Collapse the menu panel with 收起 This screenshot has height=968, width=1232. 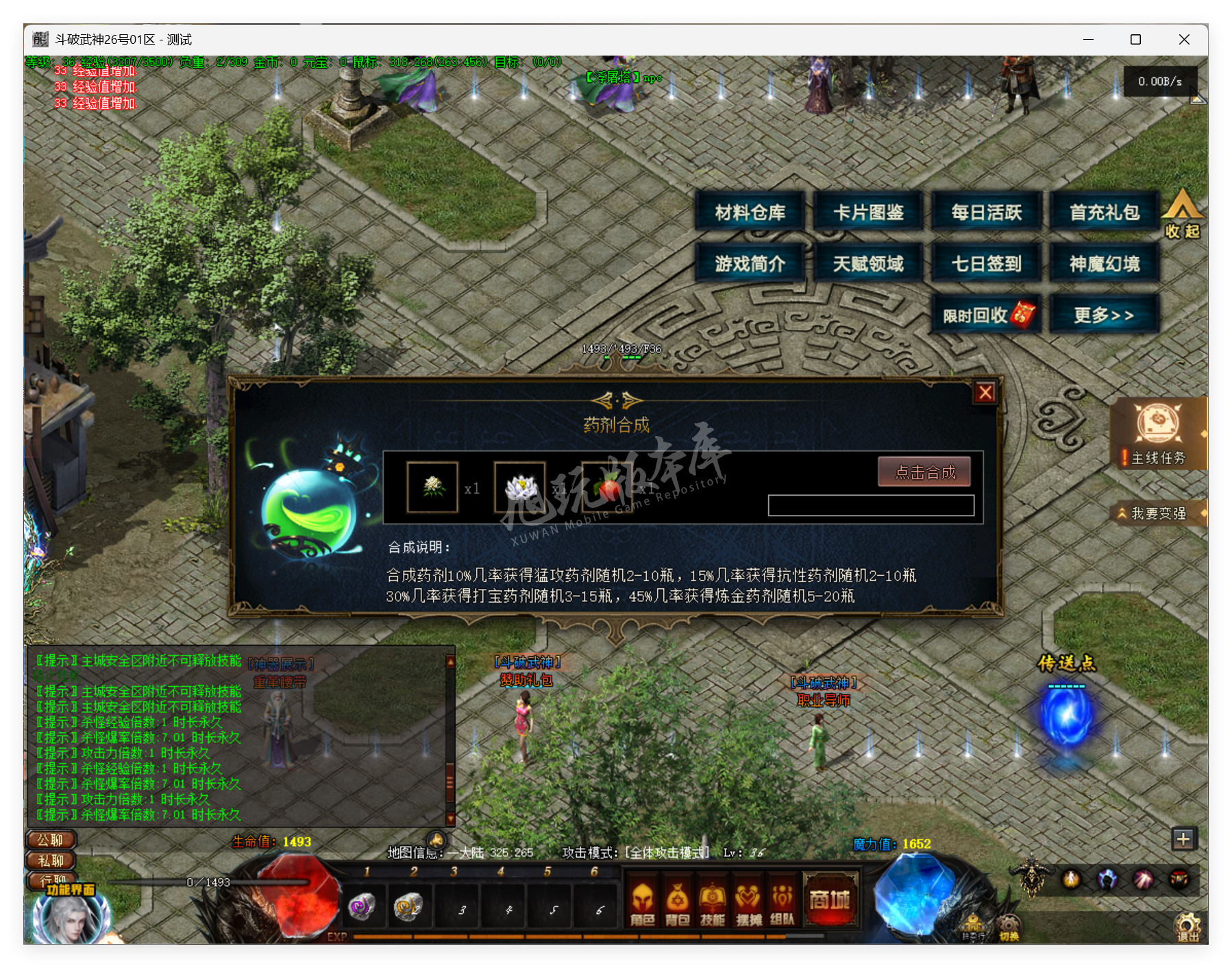tap(1183, 221)
